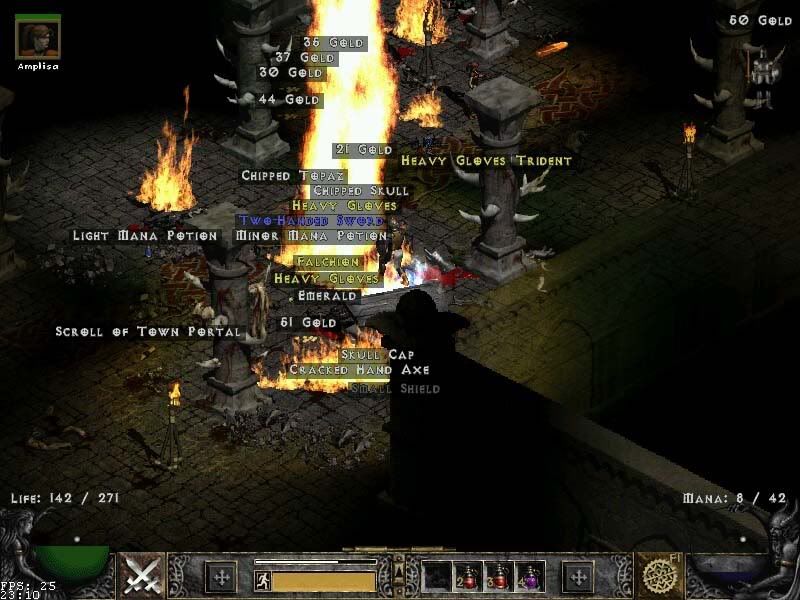This screenshot has width=800, height=600.
Task: Pick up the Skull Cap label
Action: [x=377, y=355]
